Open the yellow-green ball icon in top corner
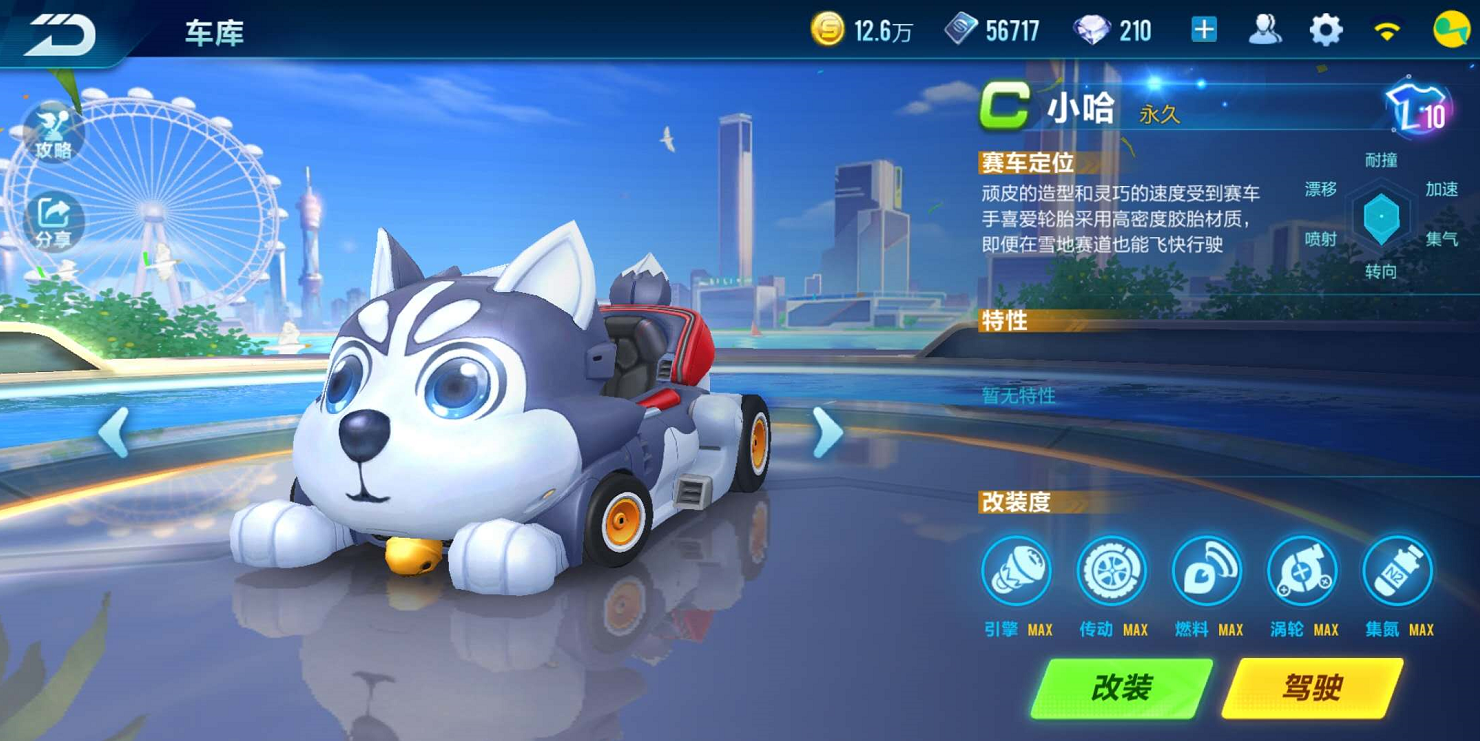Screen dimensions: 1480x741 point(1451,30)
